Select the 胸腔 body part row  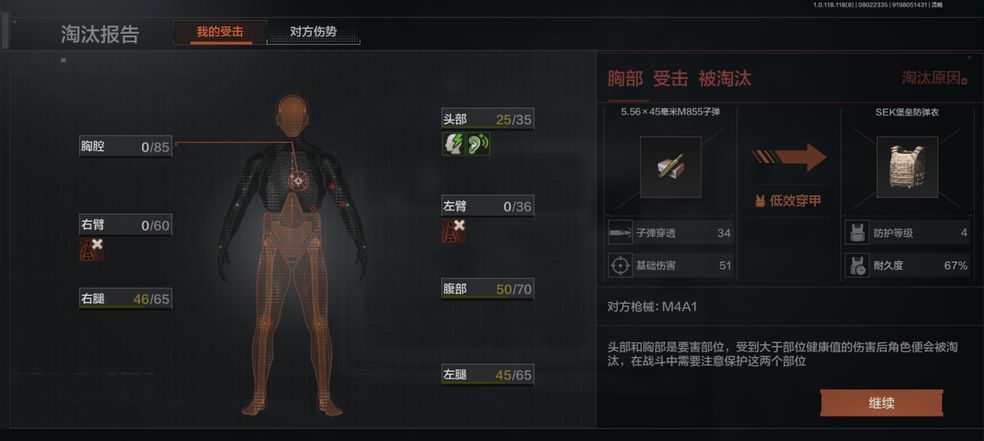[x=125, y=147]
